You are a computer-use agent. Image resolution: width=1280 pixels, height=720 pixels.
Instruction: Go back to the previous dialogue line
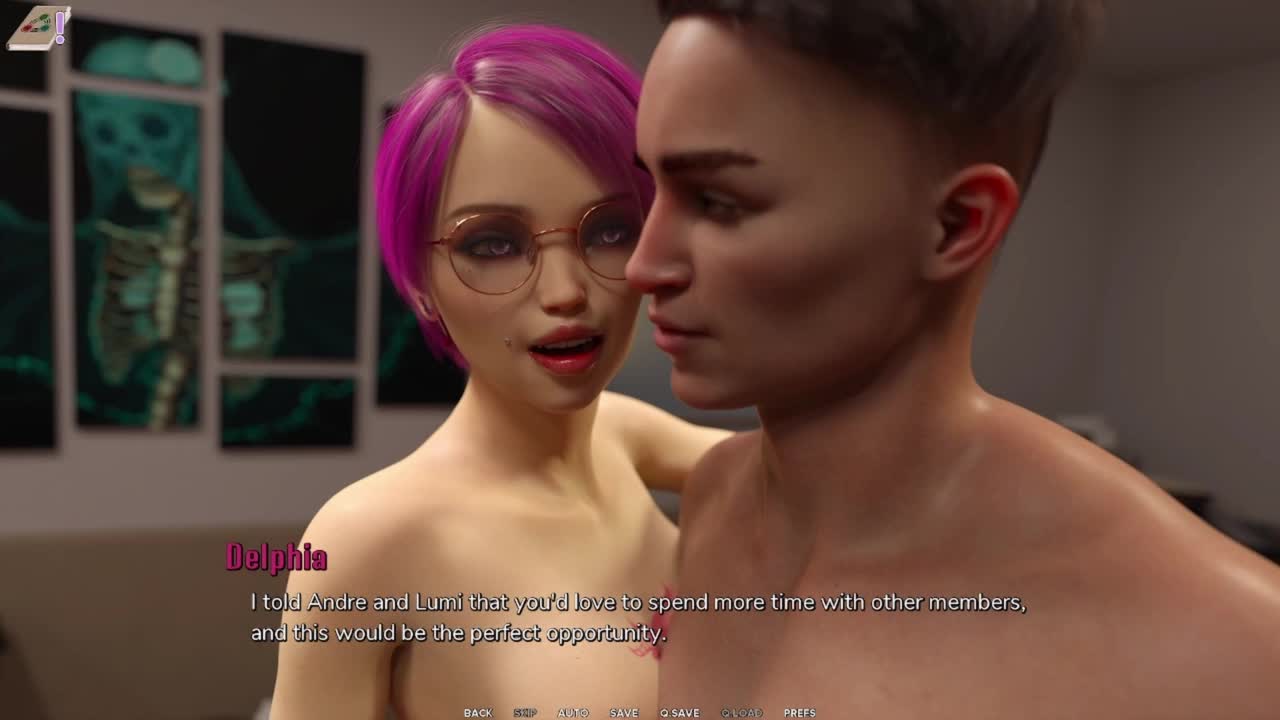click(478, 712)
